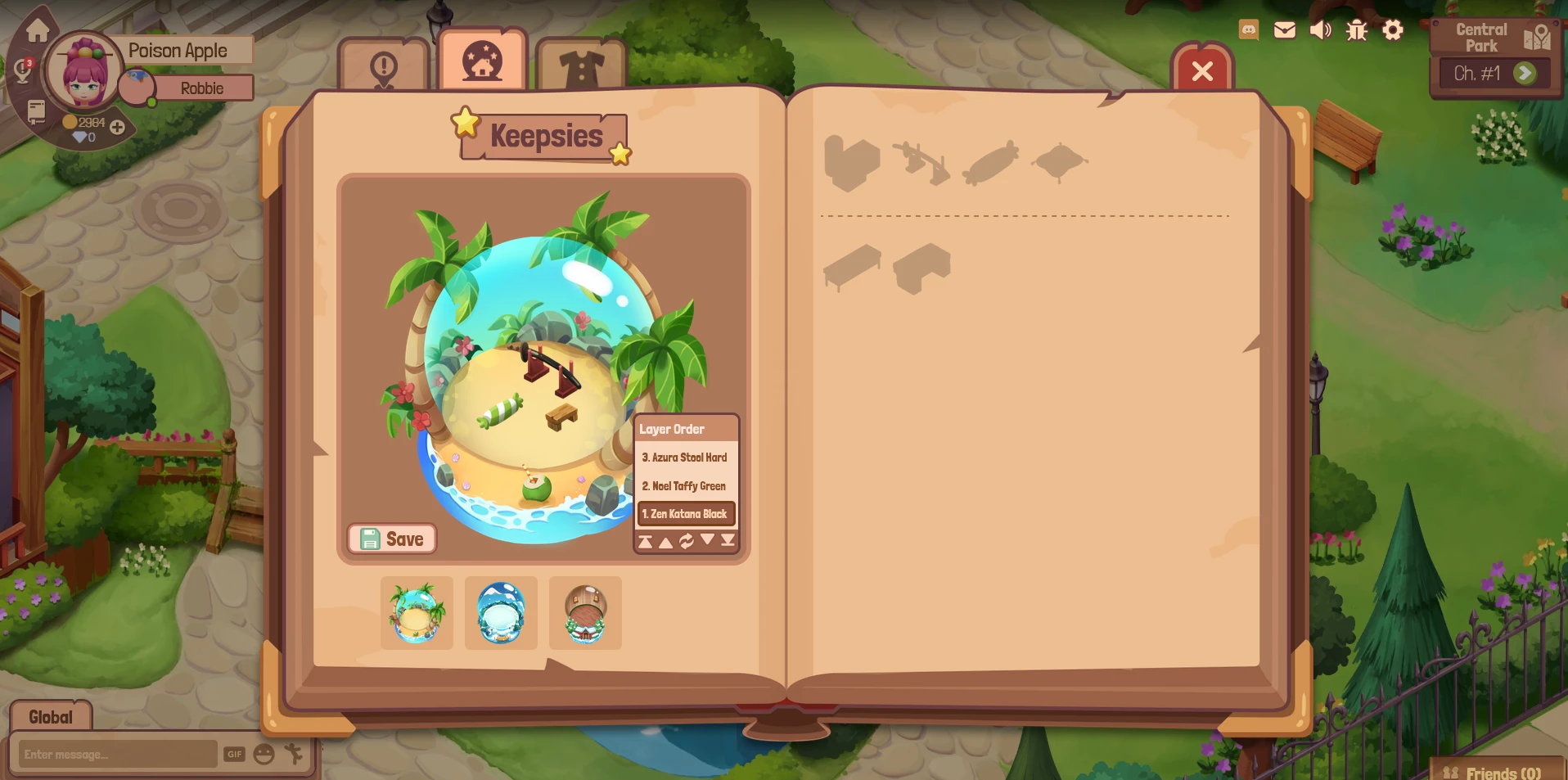Open the Central Park map

(x=1537, y=37)
